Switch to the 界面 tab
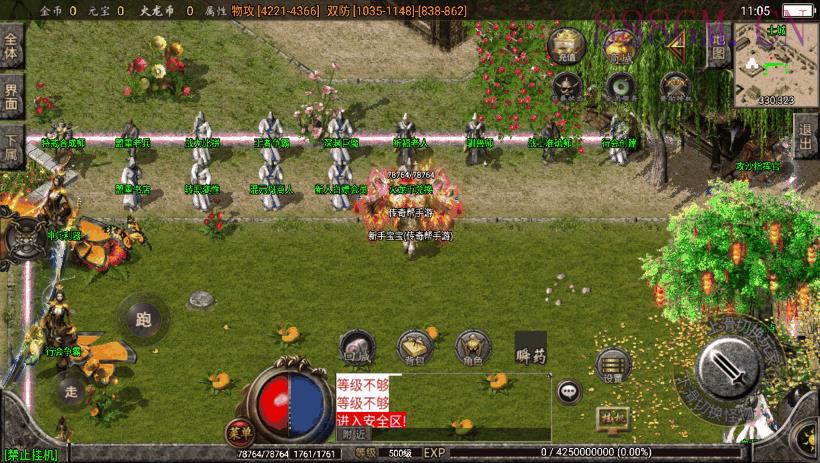Screen dimensions: 820x463 [x=11, y=97]
